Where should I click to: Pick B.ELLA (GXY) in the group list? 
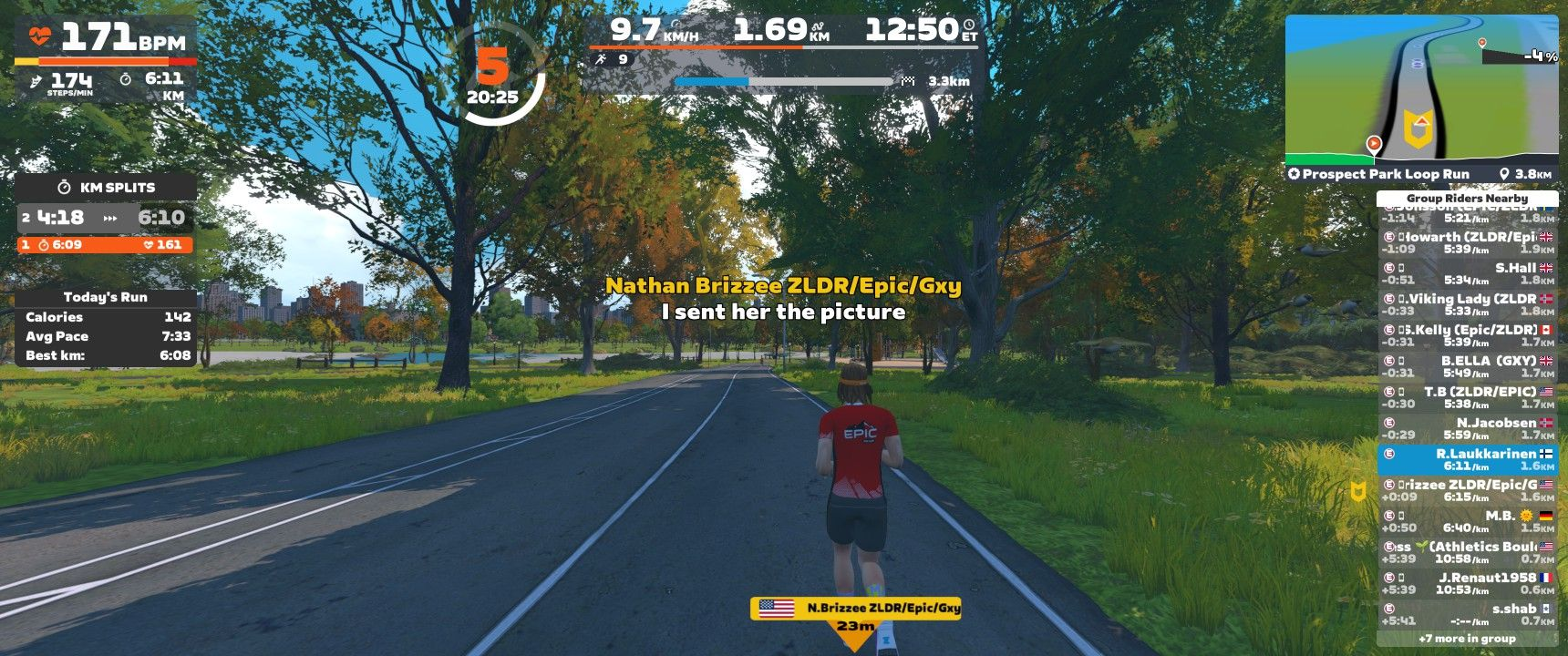[x=1466, y=367]
